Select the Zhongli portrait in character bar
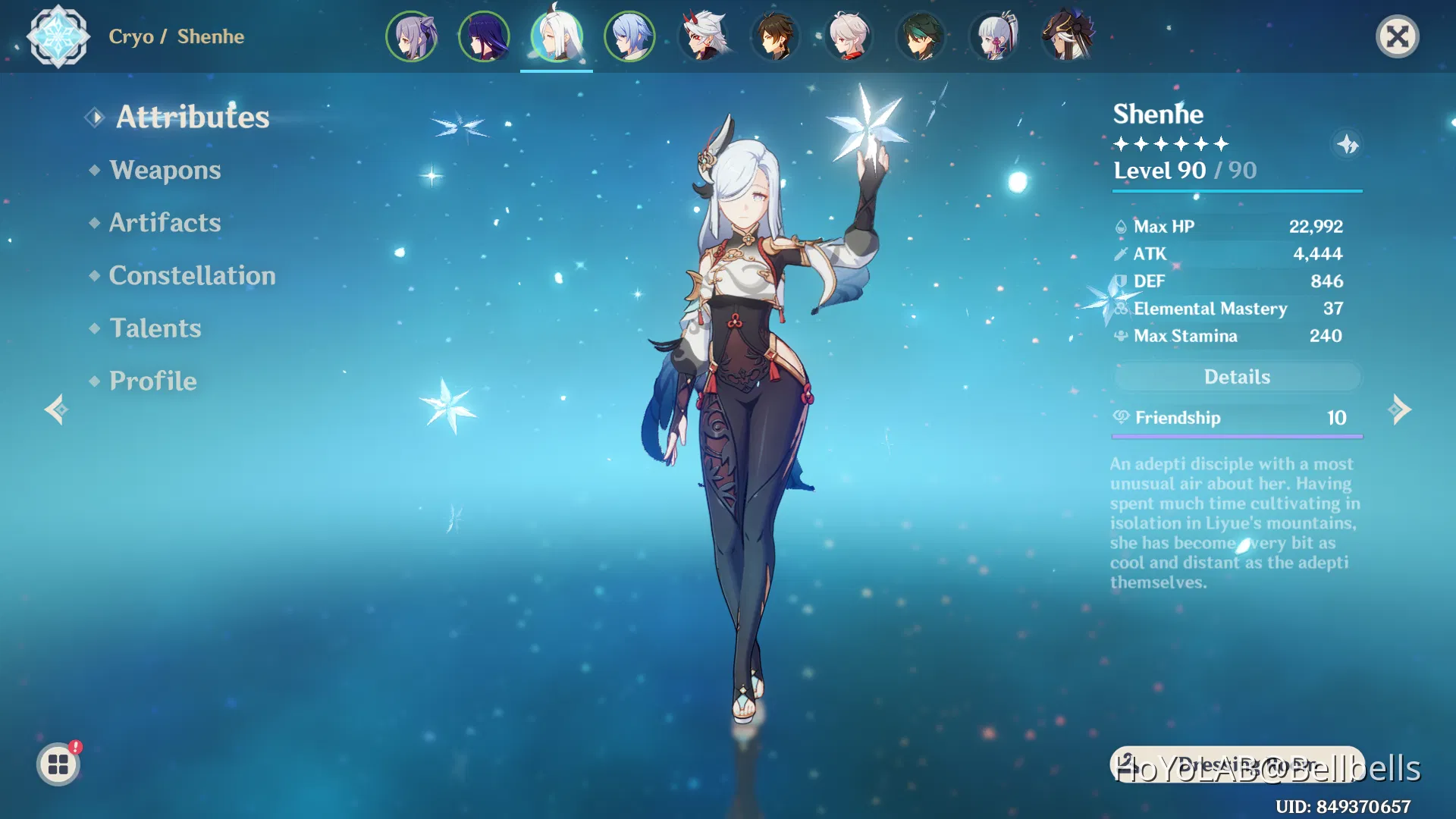The width and height of the screenshot is (1456, 819). coord(775,36)
